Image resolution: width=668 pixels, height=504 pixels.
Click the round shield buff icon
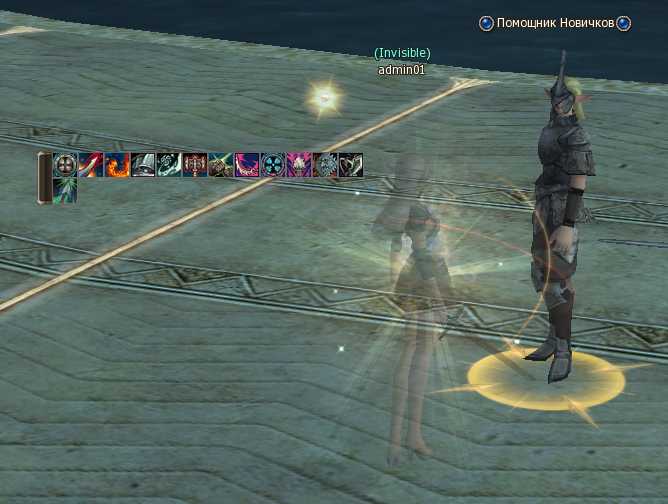(x=65, y=165)
